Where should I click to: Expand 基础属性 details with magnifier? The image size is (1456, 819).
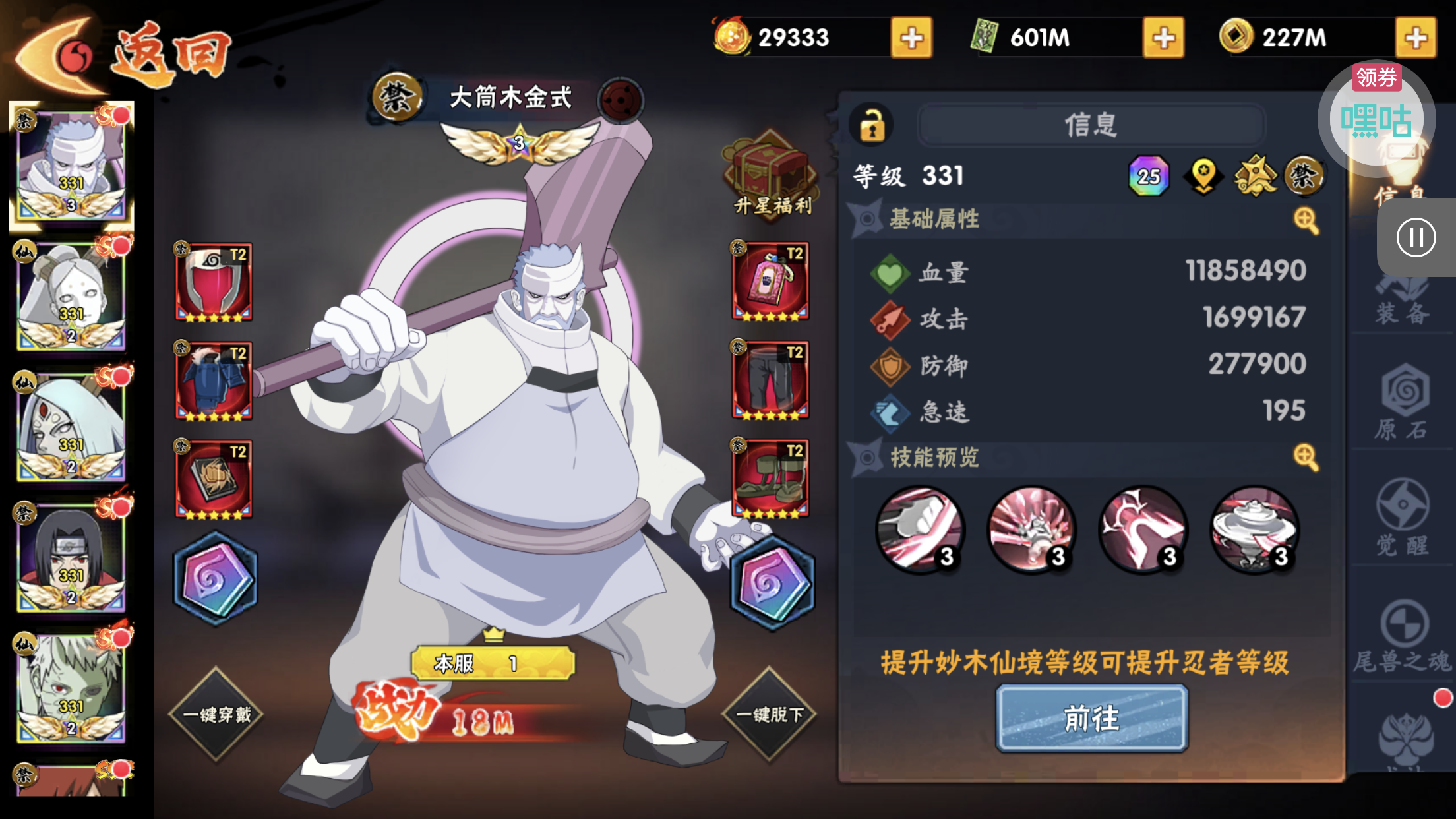pos(1306,220)
